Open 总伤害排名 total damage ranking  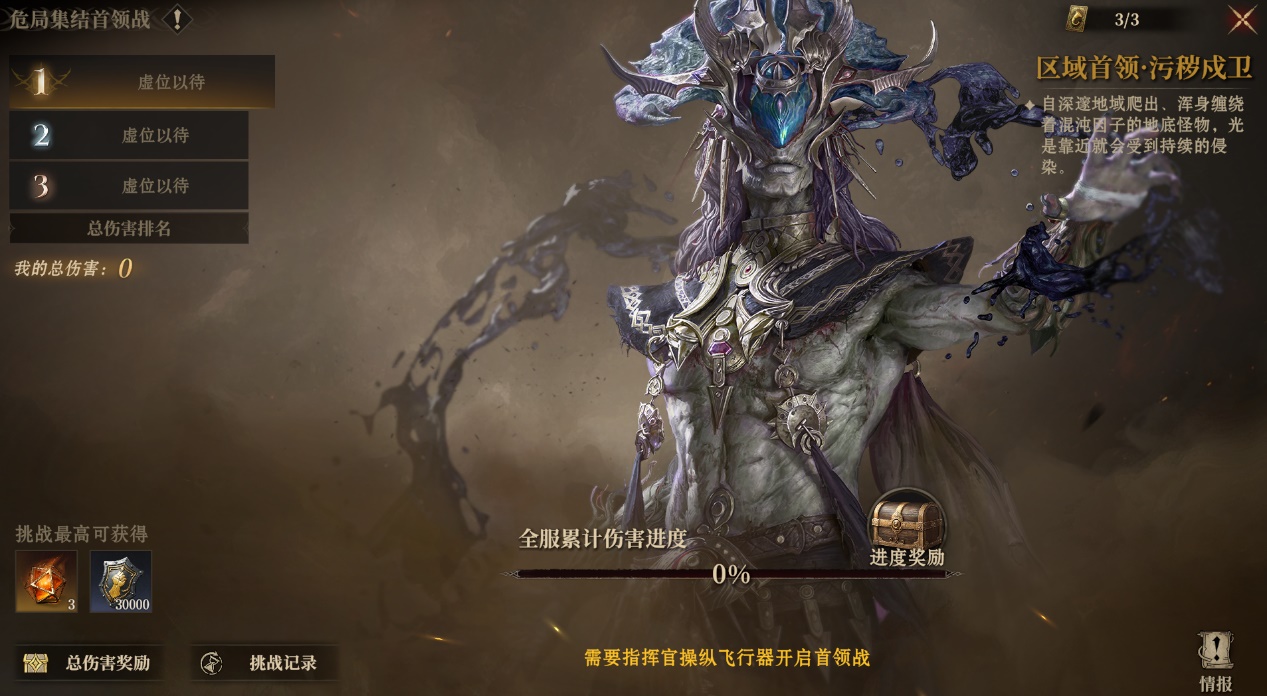129,229
